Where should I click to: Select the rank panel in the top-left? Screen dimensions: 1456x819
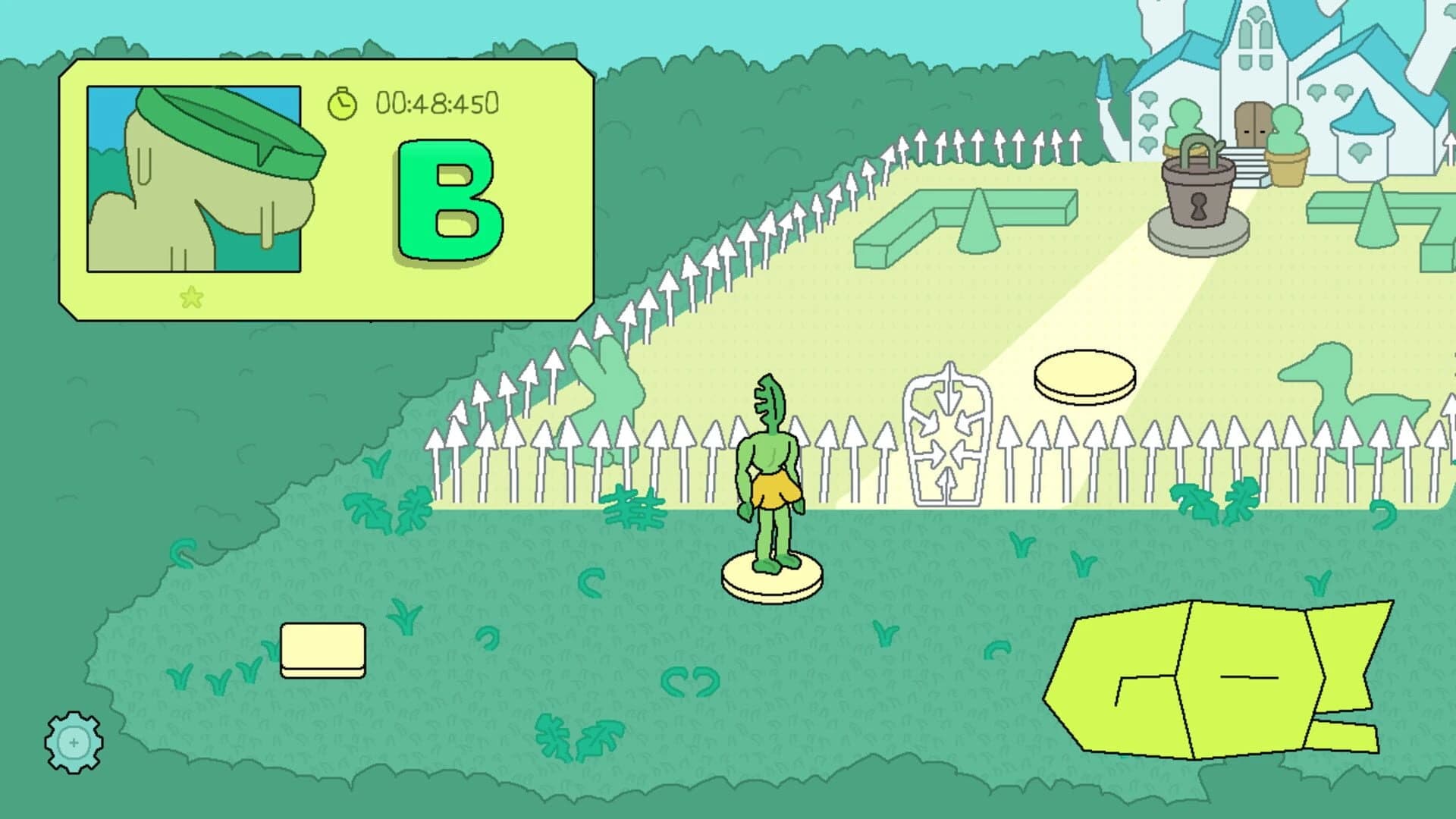click(x=326, y=190)
